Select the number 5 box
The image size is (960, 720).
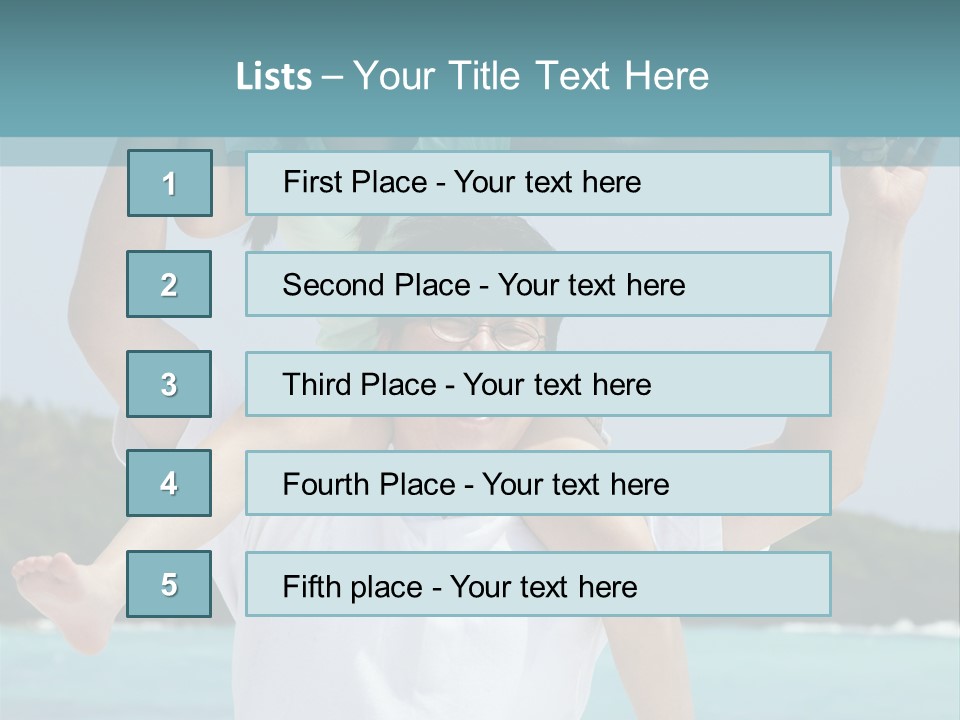(x=169, y=584)
